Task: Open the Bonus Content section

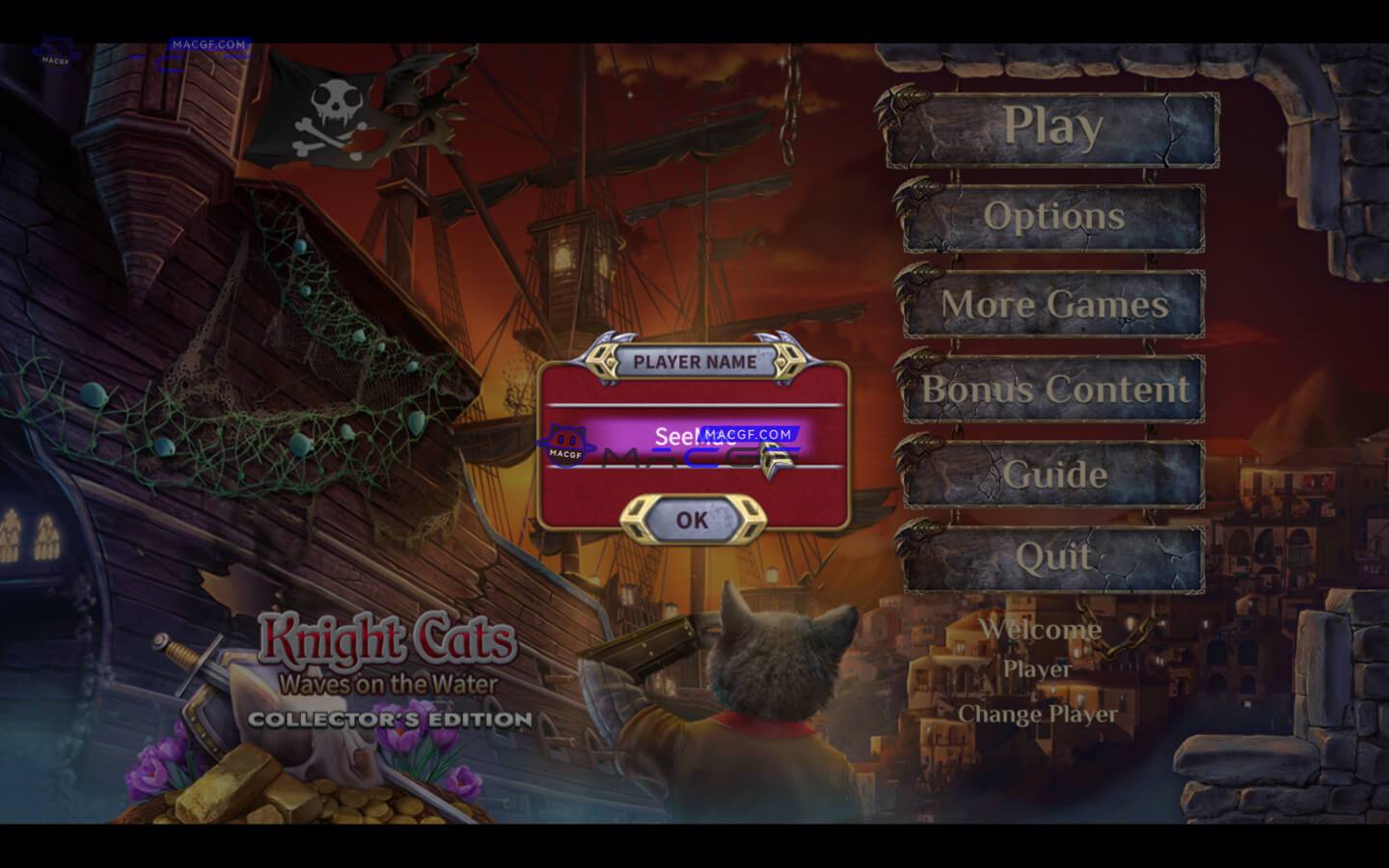Action: click(x=1054, y=392)
